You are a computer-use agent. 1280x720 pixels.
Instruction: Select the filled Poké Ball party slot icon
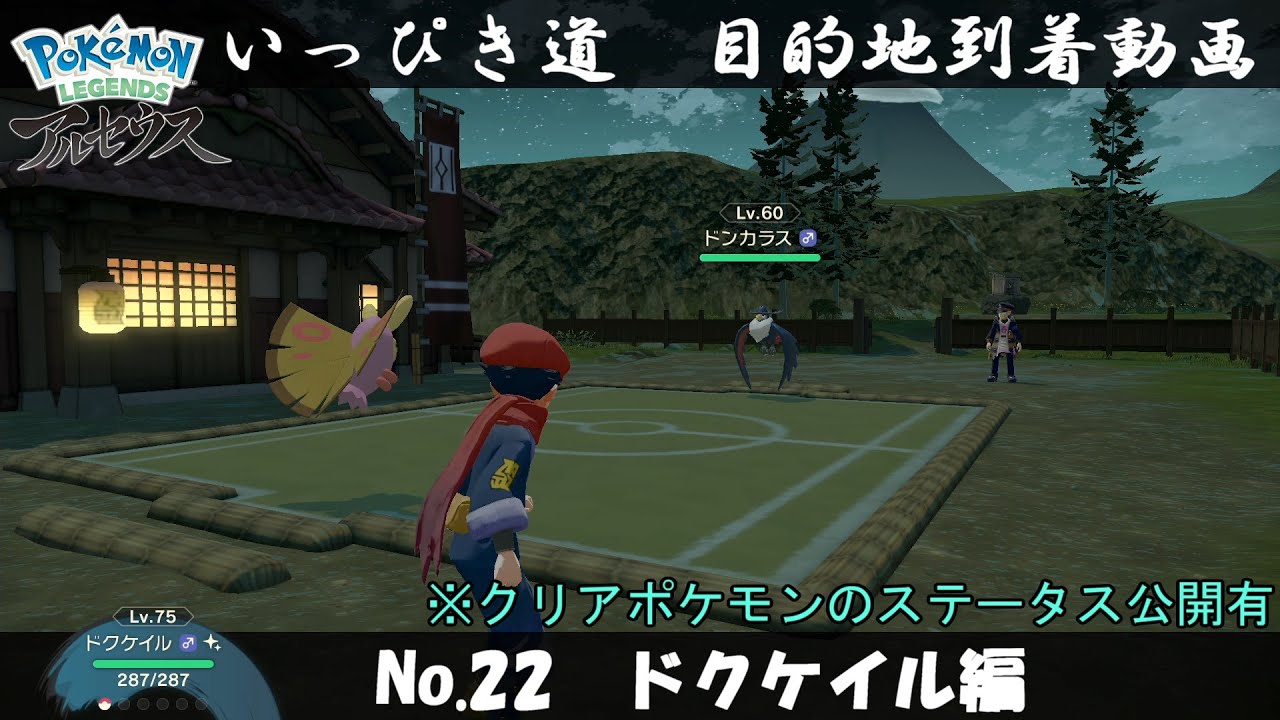point(104,703)
